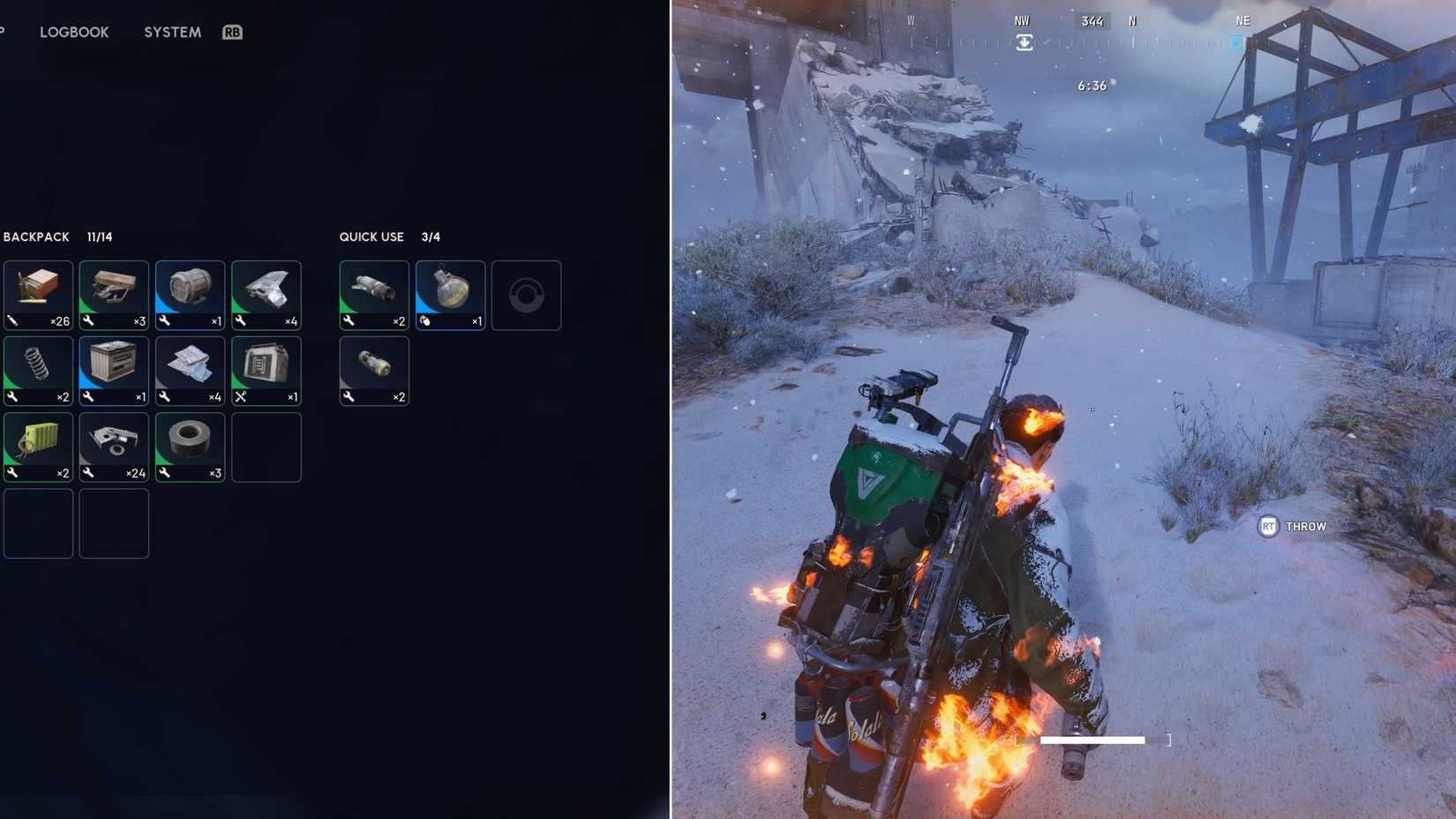Select the electric motor item in backpack
The height and width of the screenshot is (819, 1456).
pyautogui.click(x=189, y=295)
